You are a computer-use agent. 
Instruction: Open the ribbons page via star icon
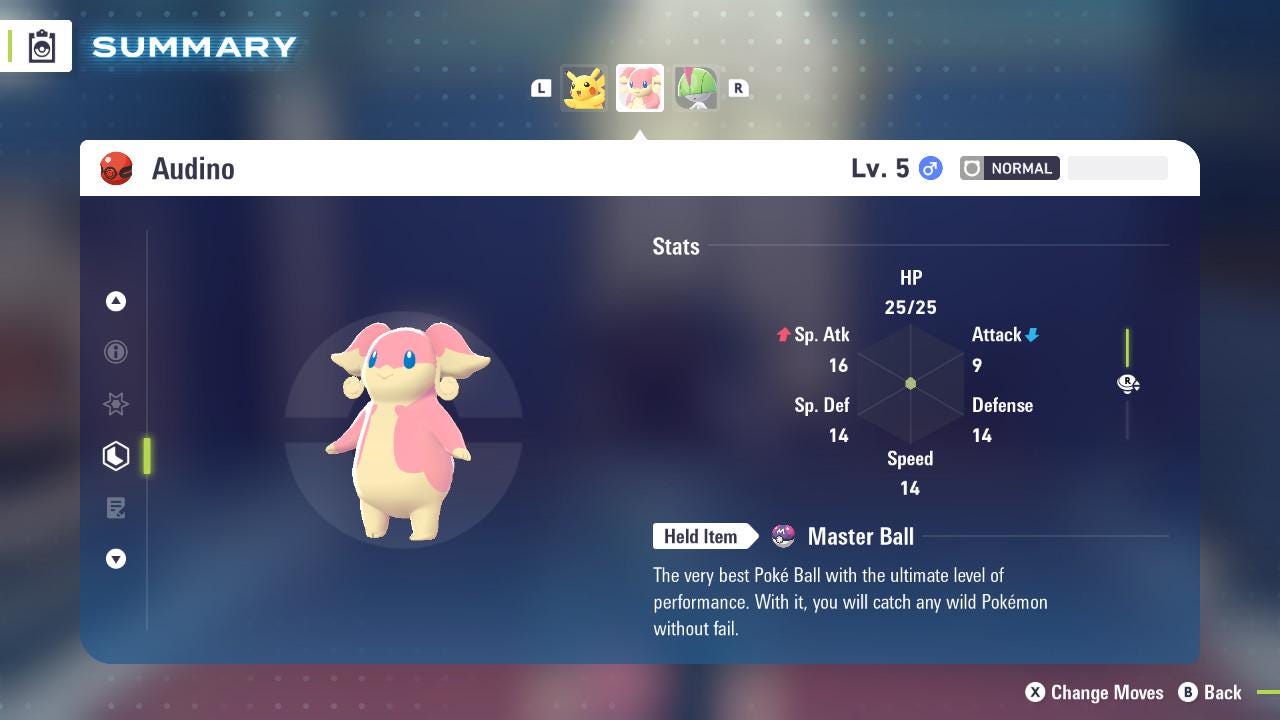pyautogui.click(x=116, y=404)
